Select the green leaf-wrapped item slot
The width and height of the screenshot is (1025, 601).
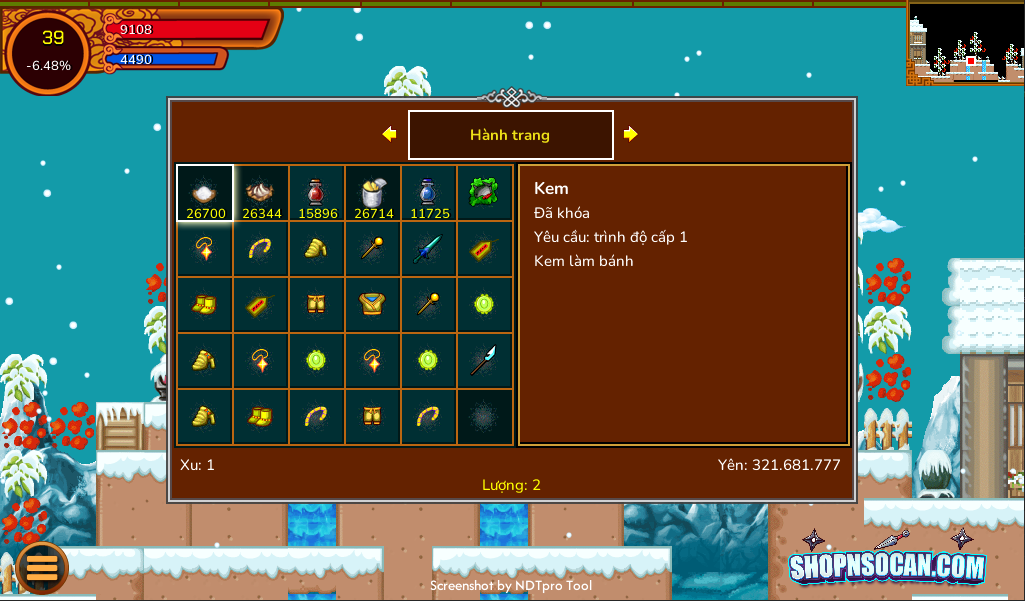(485, 193)
